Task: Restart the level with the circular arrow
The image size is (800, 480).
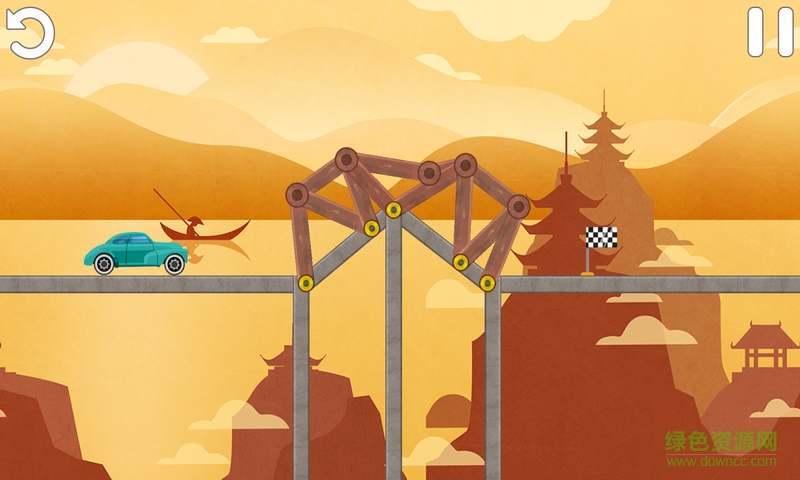Action: pyautogui.click(x=30, y=32)
